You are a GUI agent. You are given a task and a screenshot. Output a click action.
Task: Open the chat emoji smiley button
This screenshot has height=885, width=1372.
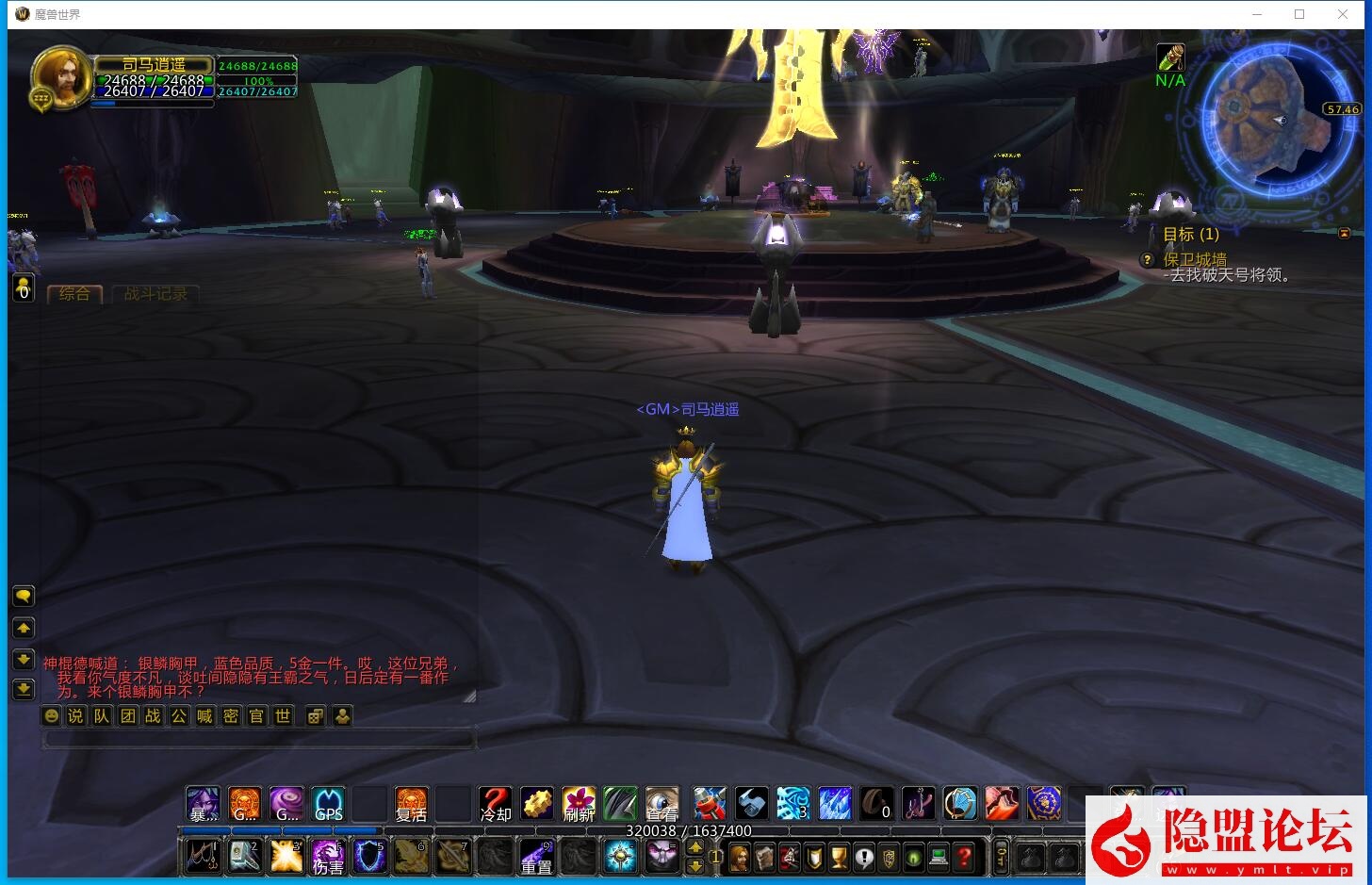point(52,716)
